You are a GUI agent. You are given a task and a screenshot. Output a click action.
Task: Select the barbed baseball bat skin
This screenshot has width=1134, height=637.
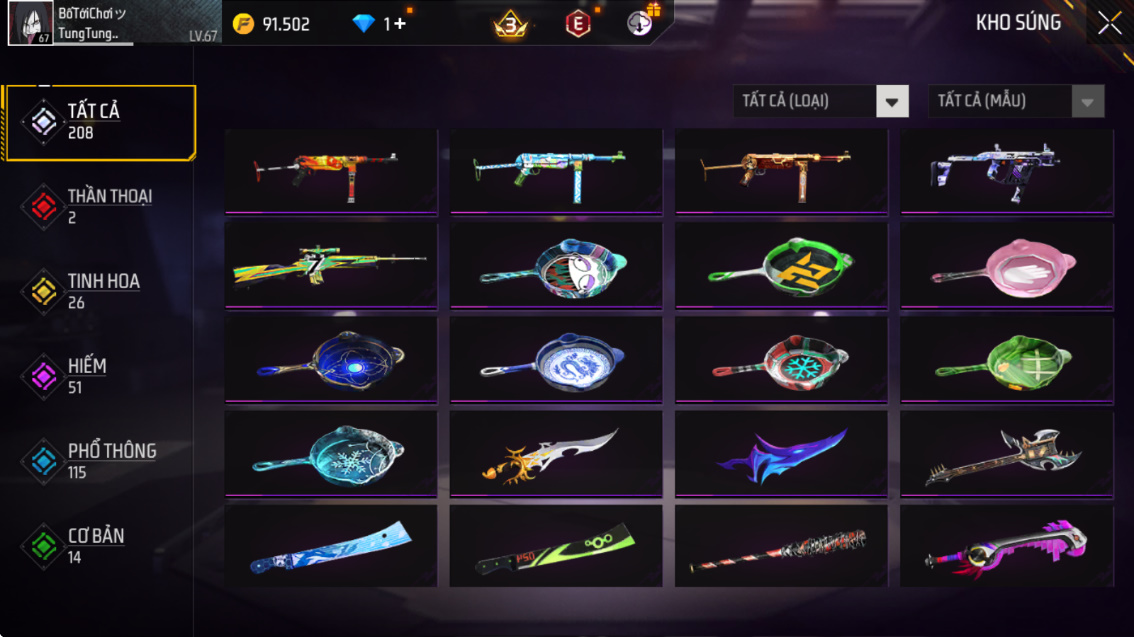tap(781, 548)
